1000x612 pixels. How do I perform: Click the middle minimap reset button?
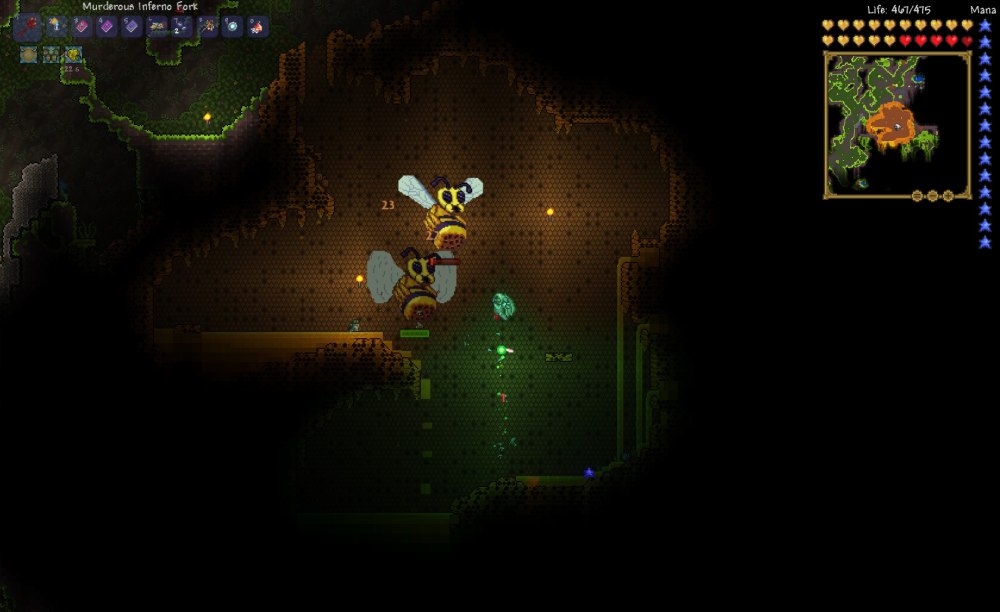tap(933, 196)
